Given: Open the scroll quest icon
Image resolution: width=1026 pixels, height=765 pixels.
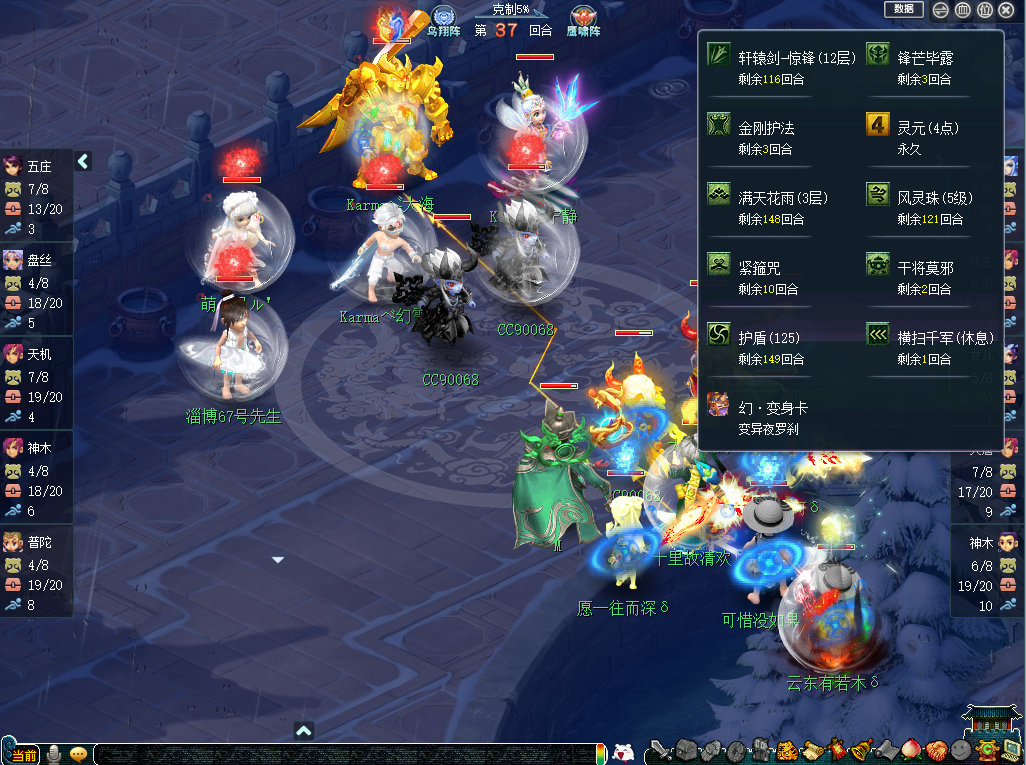Looking at the screenshot, I should (x=811, y=751).
